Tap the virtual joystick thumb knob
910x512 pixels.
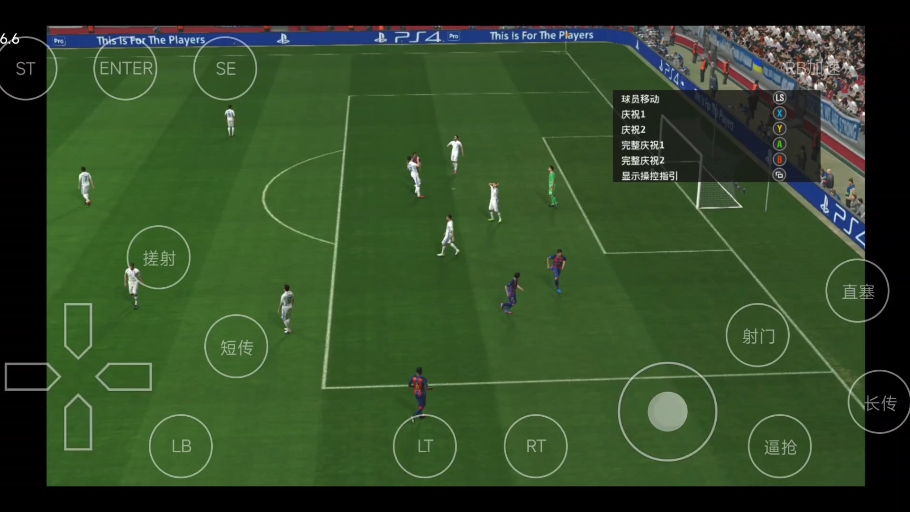tap(667, 411)
